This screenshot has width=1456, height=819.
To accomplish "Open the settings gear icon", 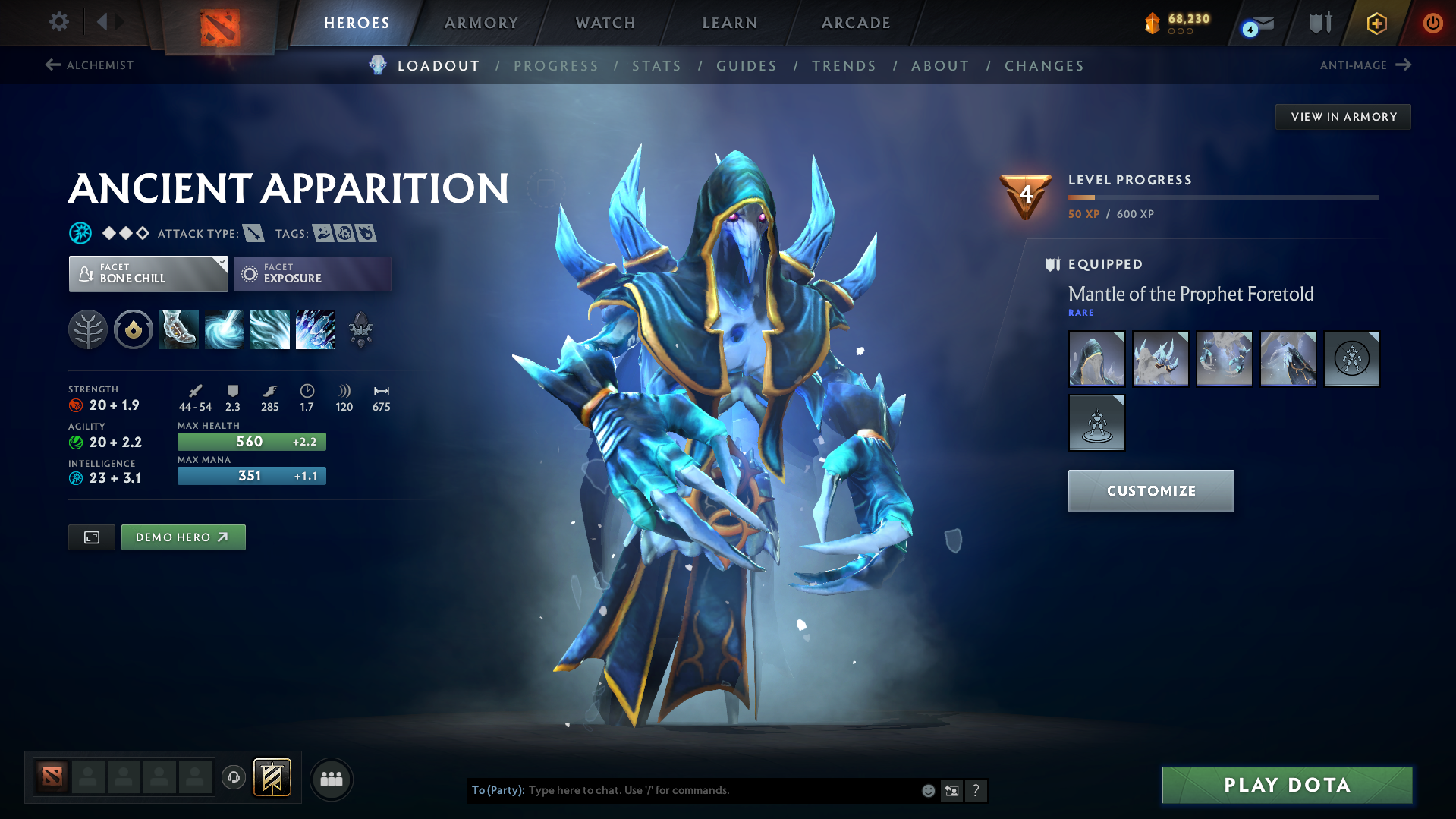I will pyautogui.click(x=58, y=22).
